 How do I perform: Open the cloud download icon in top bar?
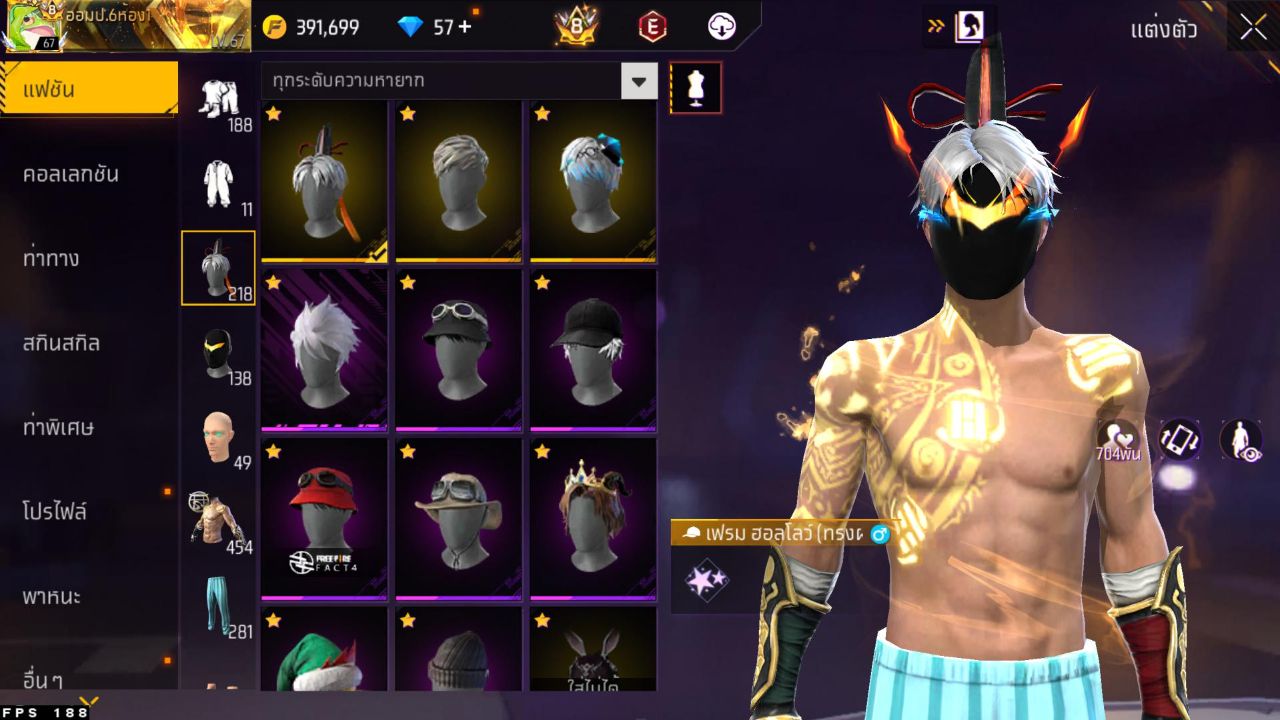click(721, 27)
